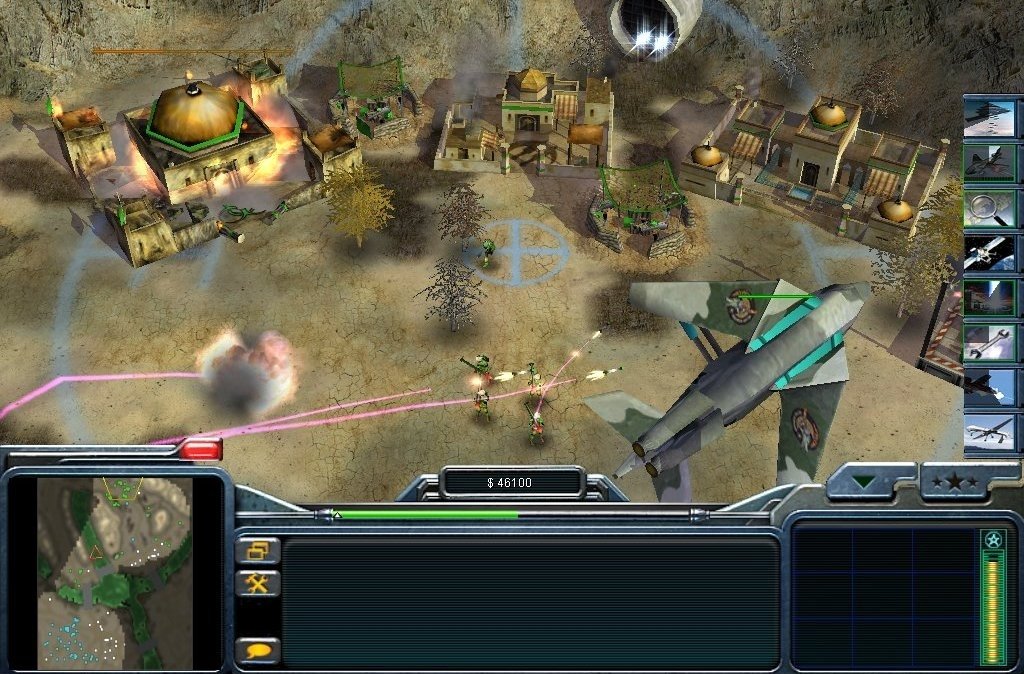The width and height of the screenshot is (1024, 674).
Task: Open the overlapping windows options button
Action: tap(258, 550)
